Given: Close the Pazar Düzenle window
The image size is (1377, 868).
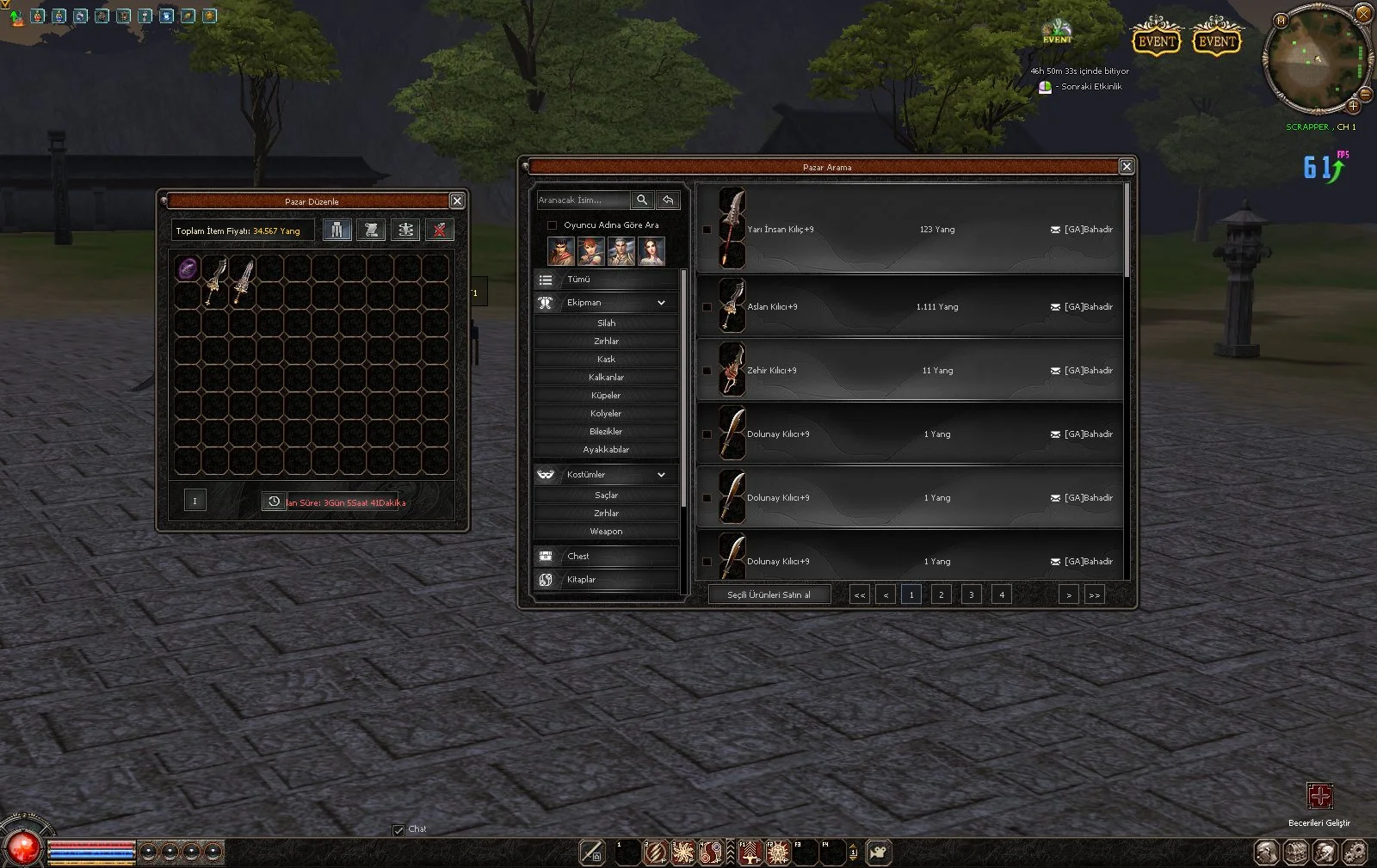Looking at the screenshot, I should pos(457,200).
